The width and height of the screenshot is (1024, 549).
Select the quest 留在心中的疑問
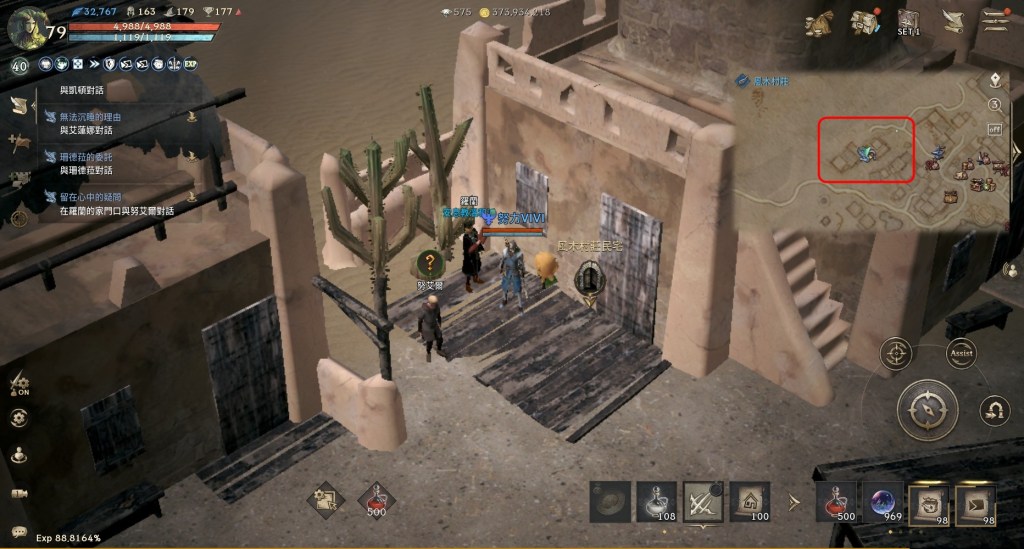click(x=103, y=197)
